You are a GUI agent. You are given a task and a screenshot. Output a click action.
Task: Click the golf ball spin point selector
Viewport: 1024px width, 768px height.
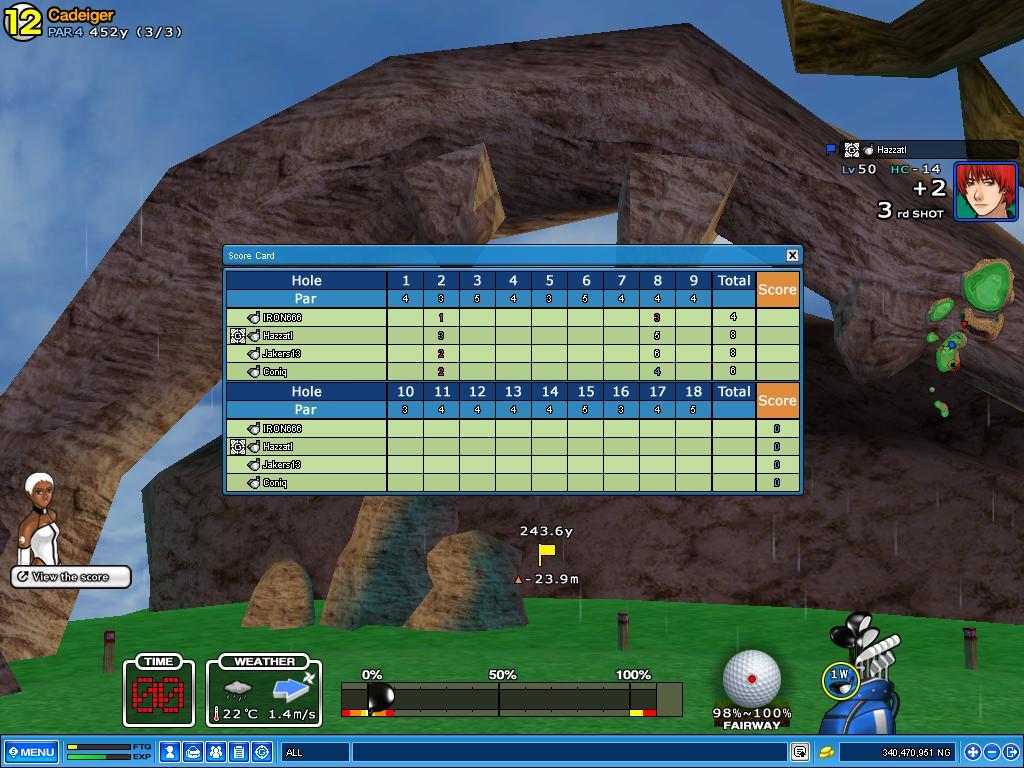tap(751, 678)
